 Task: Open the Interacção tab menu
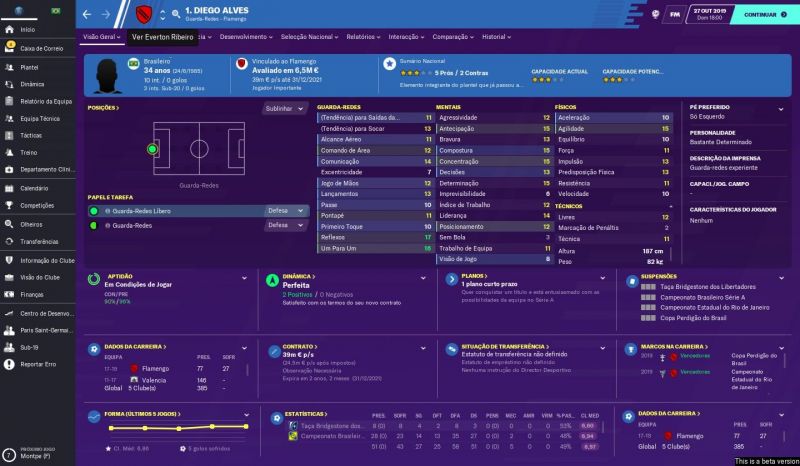click(407, 36)
